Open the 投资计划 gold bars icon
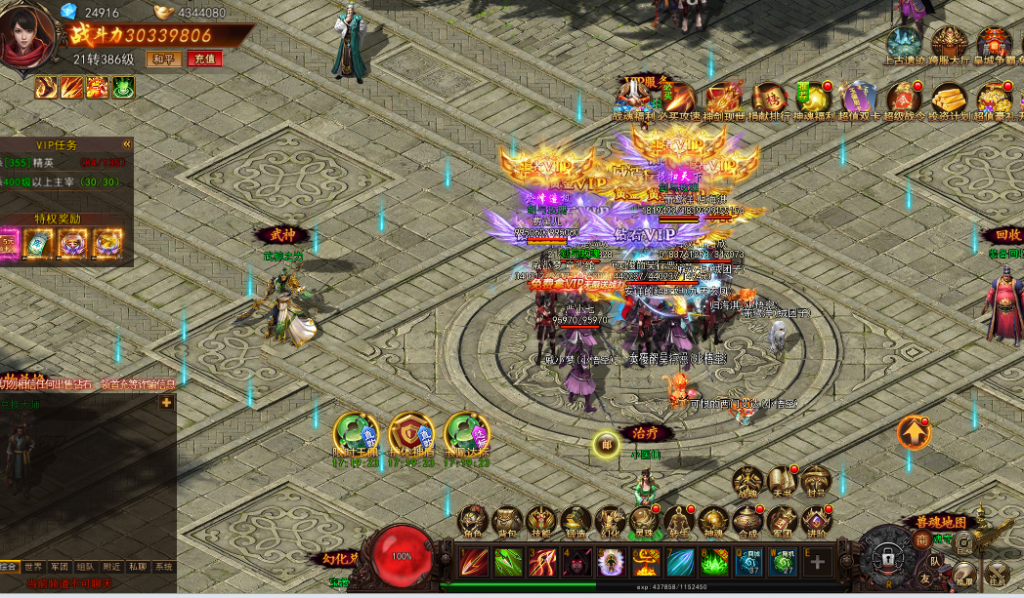 pyautogui.click(x=948, y=100)
